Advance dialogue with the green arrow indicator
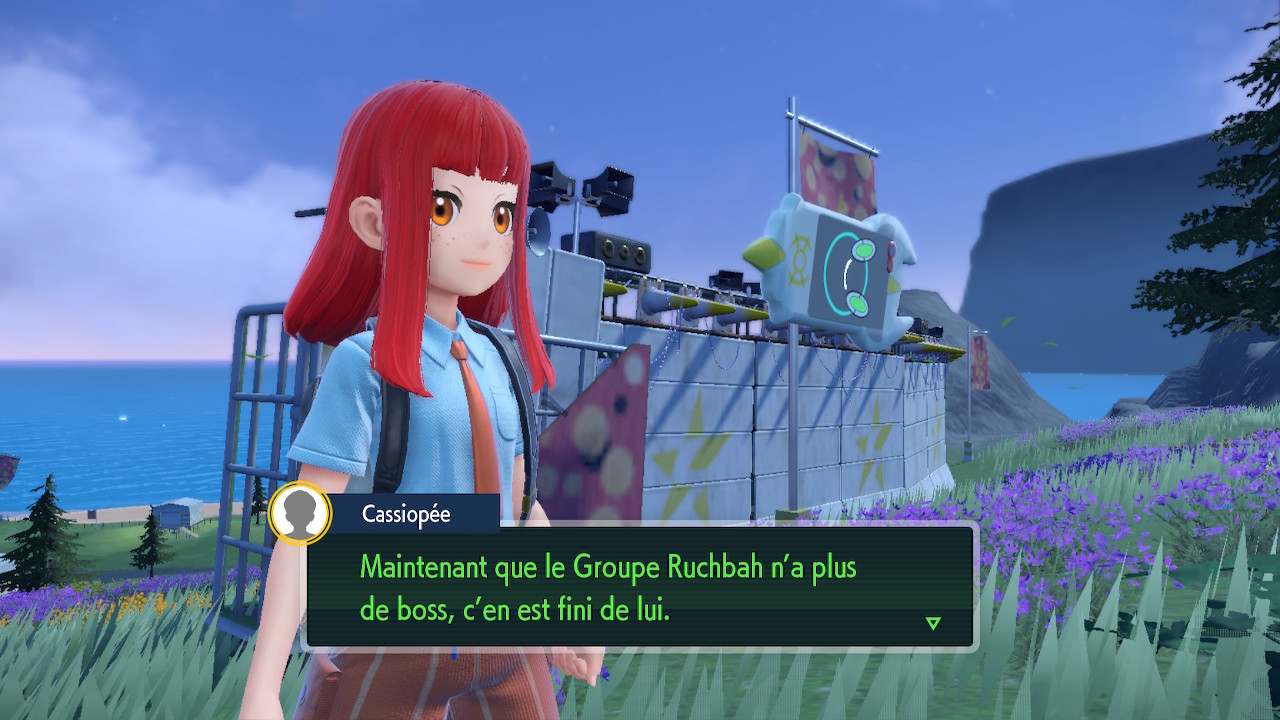The image size is (1280, 720). click(933, 623)
